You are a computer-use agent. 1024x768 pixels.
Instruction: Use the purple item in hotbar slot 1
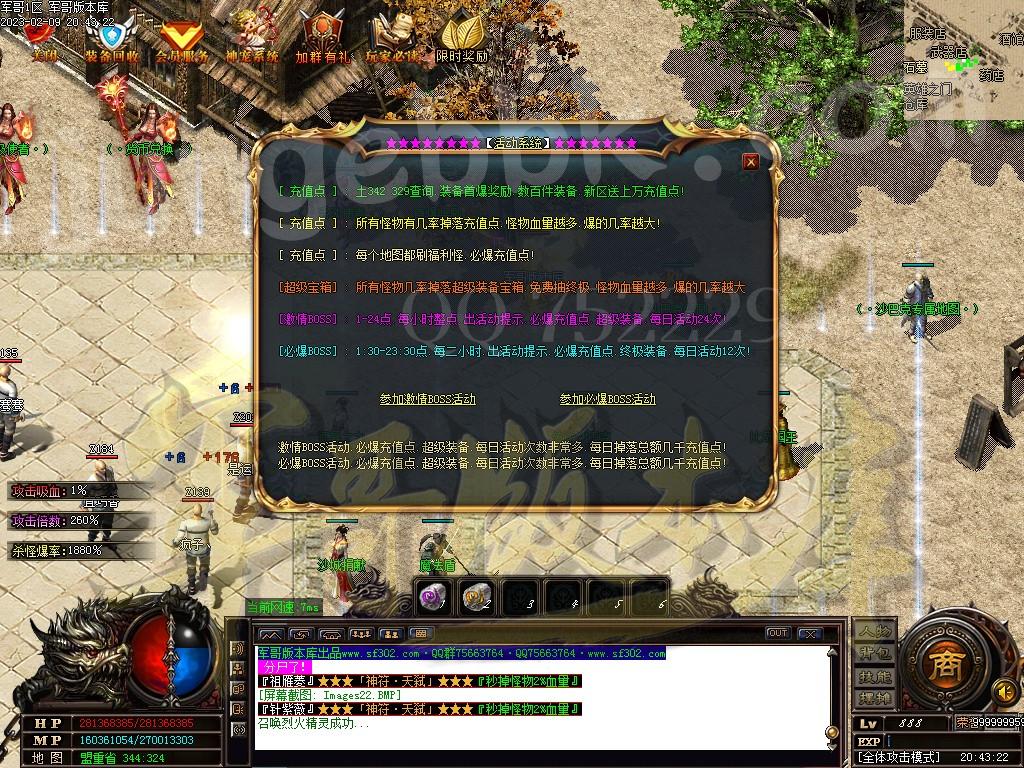[433, 597]
